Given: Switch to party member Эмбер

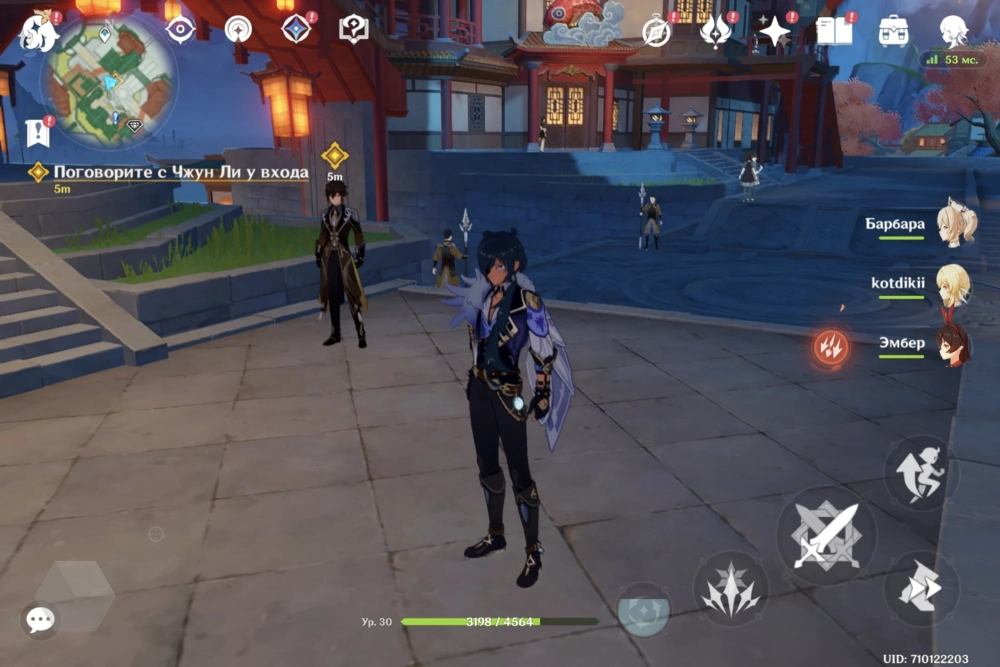Looking at the screenshot, I should pos(952,344).
